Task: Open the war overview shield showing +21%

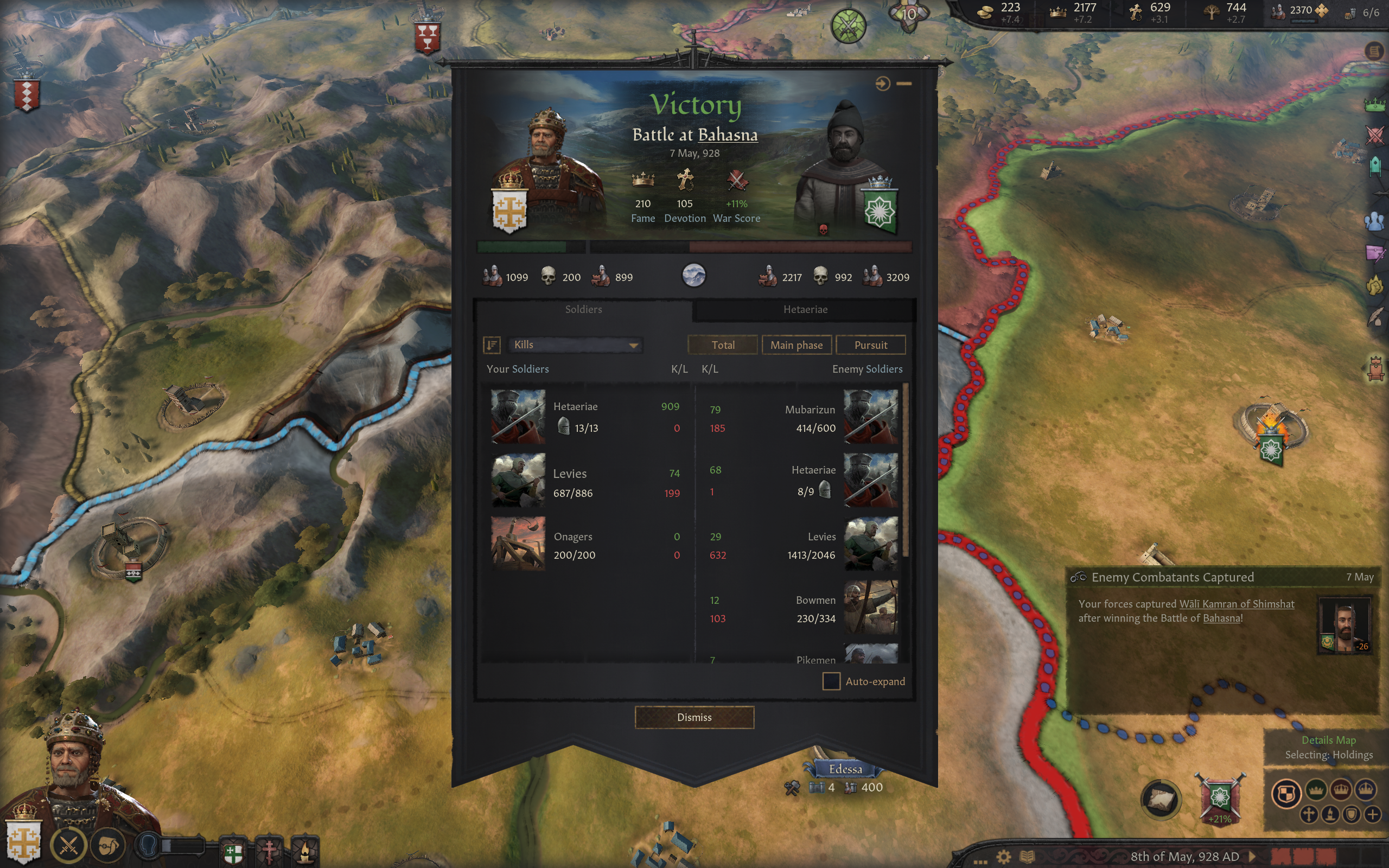Action: [1219, 799]
